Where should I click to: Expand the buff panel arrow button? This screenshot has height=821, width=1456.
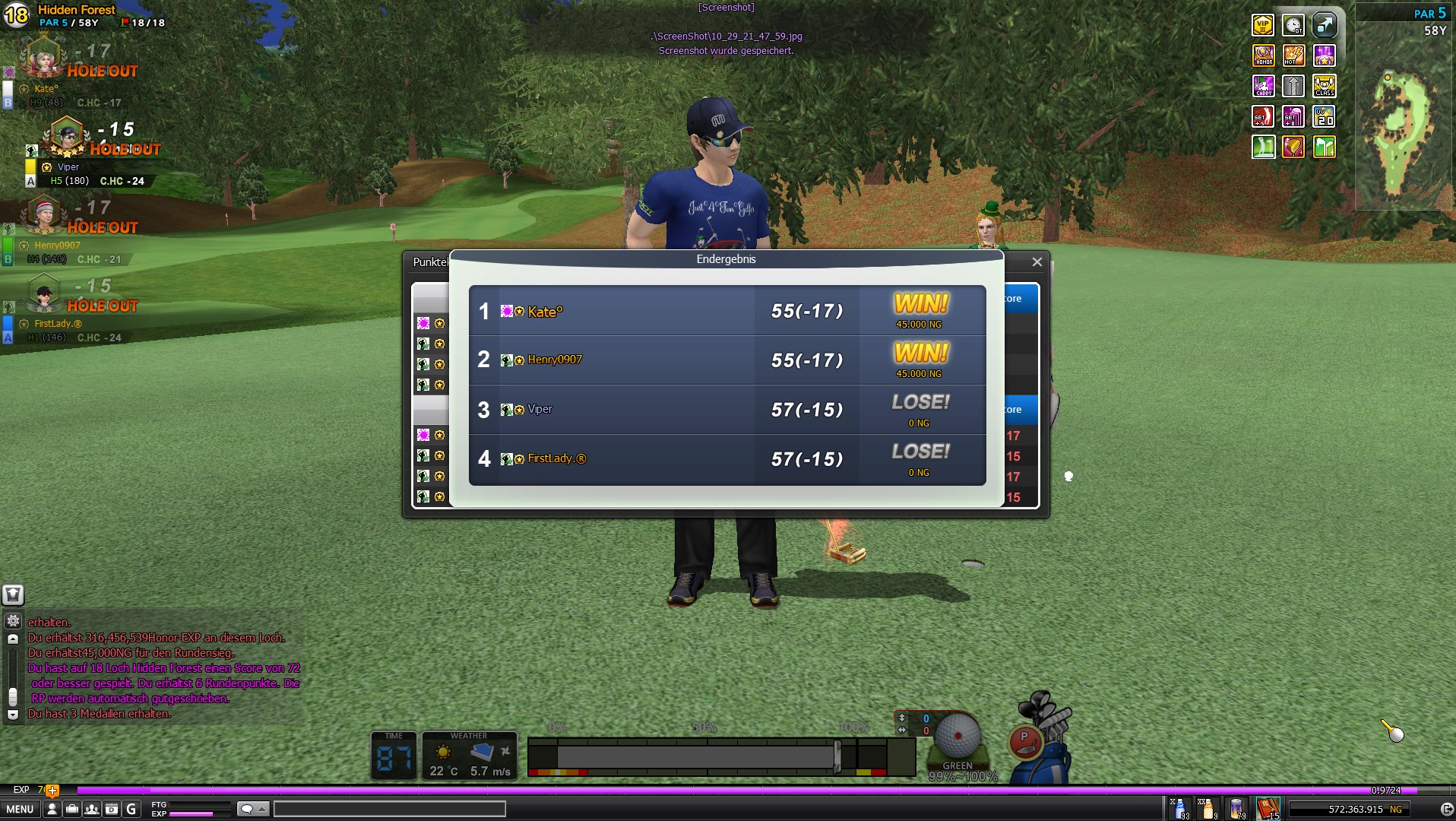coord(1324,25)
